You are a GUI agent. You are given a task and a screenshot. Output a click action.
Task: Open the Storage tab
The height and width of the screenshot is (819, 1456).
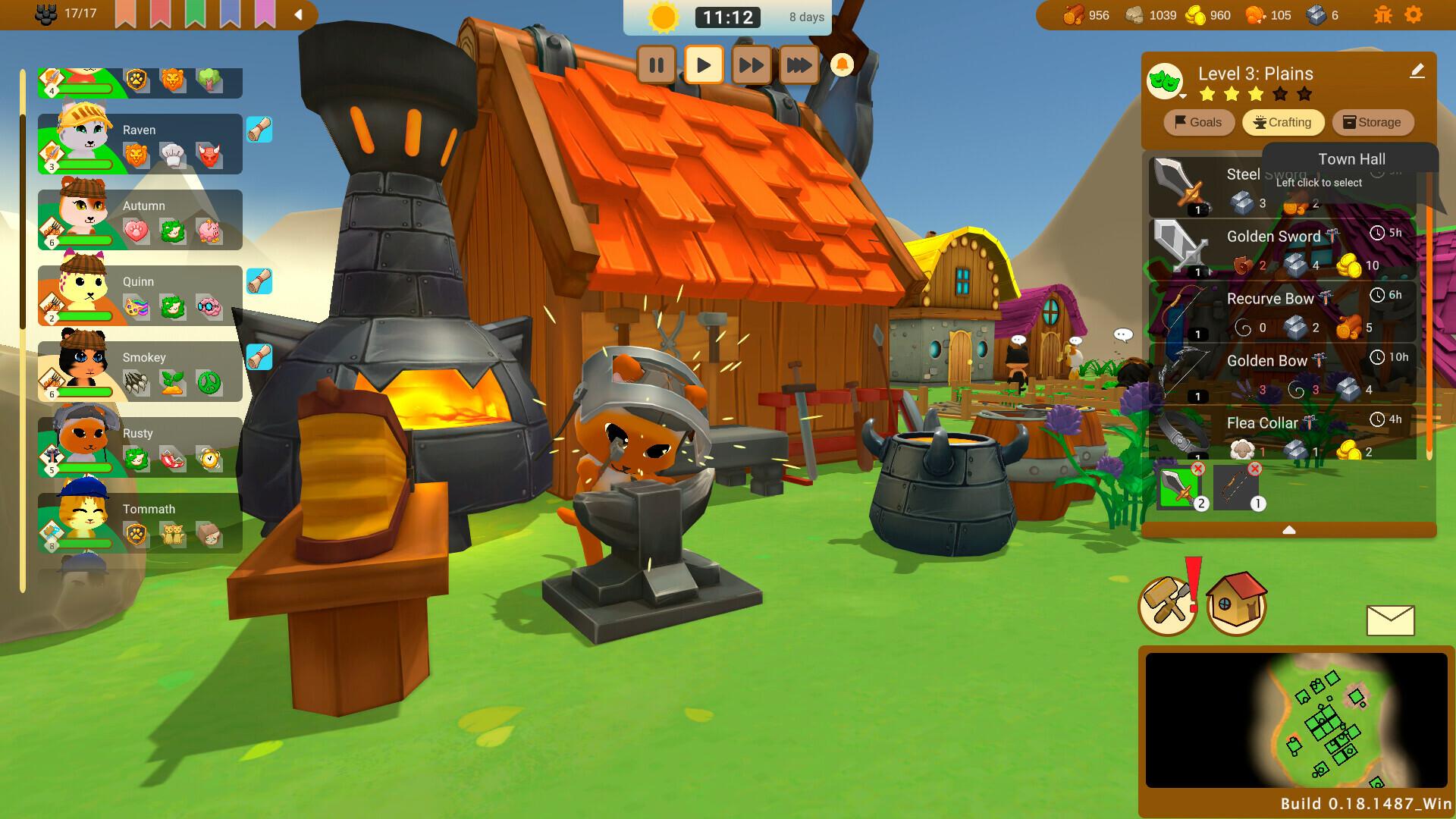click(1373, 122)
